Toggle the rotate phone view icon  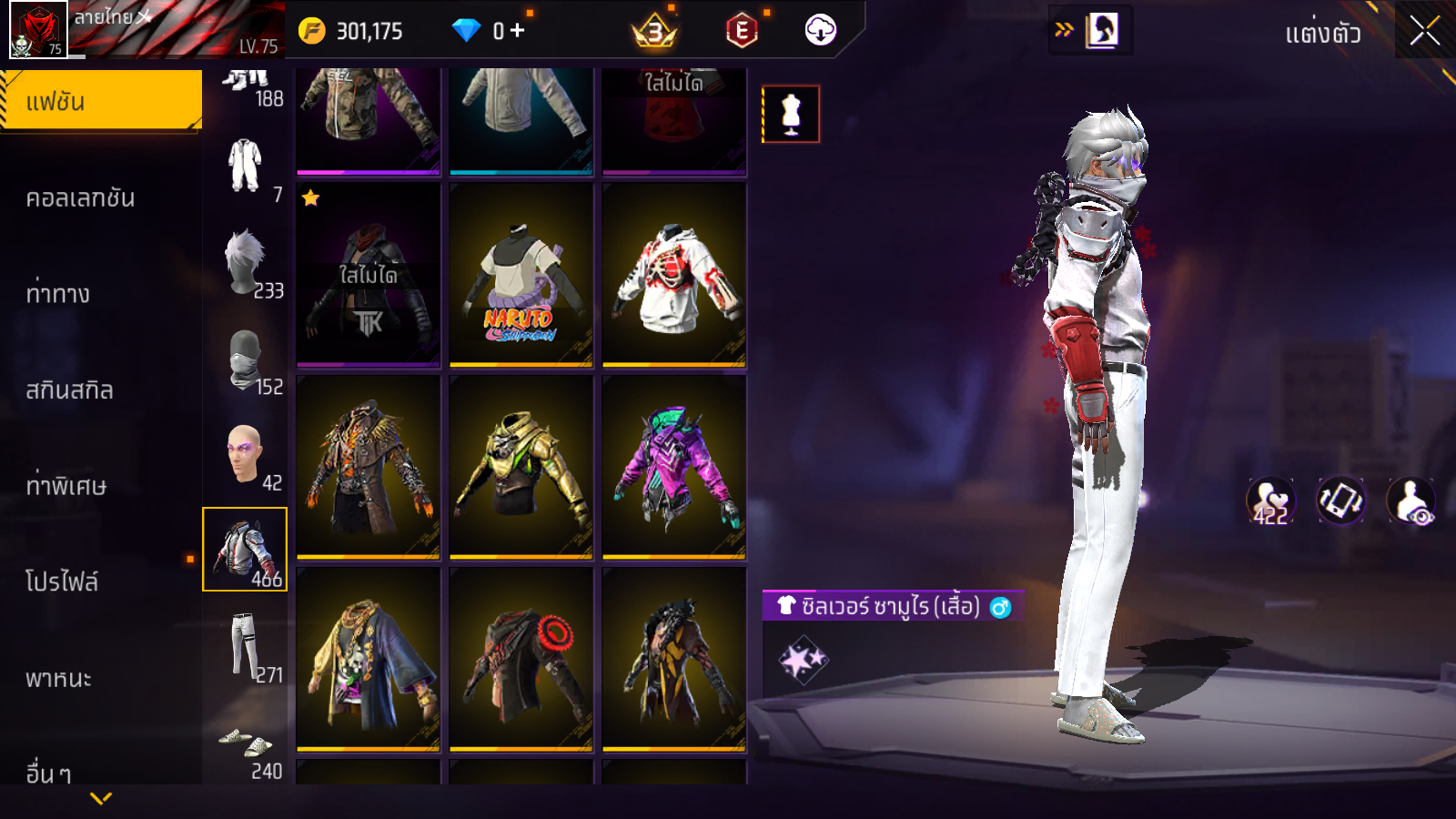[x=1340, y=500]
